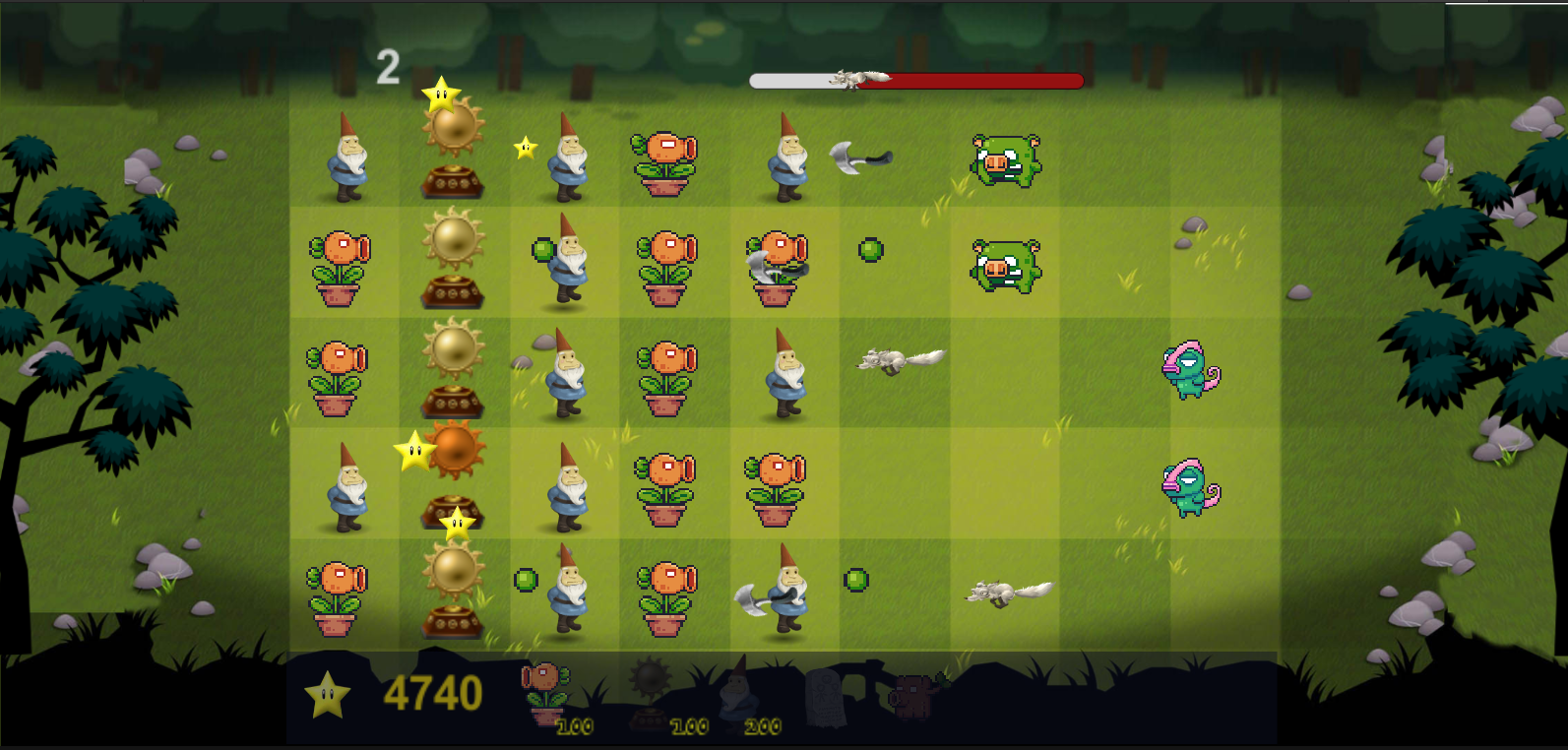Screen dimensions: 1568x750
Task: Click the wolf running in the bottom lane
Action: pos(1004,594)
